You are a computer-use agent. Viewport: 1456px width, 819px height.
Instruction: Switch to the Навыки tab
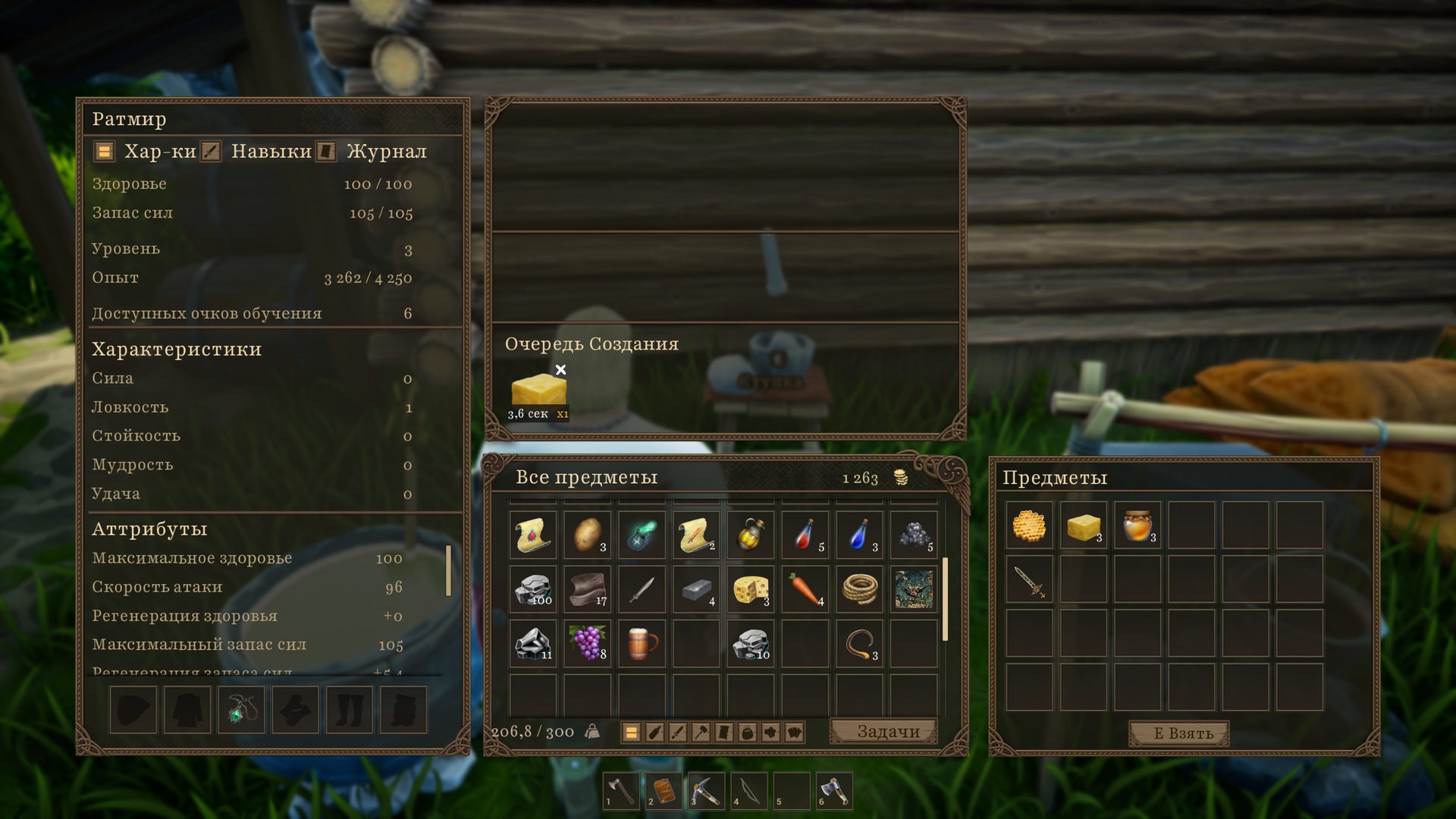tap(270, 152)
